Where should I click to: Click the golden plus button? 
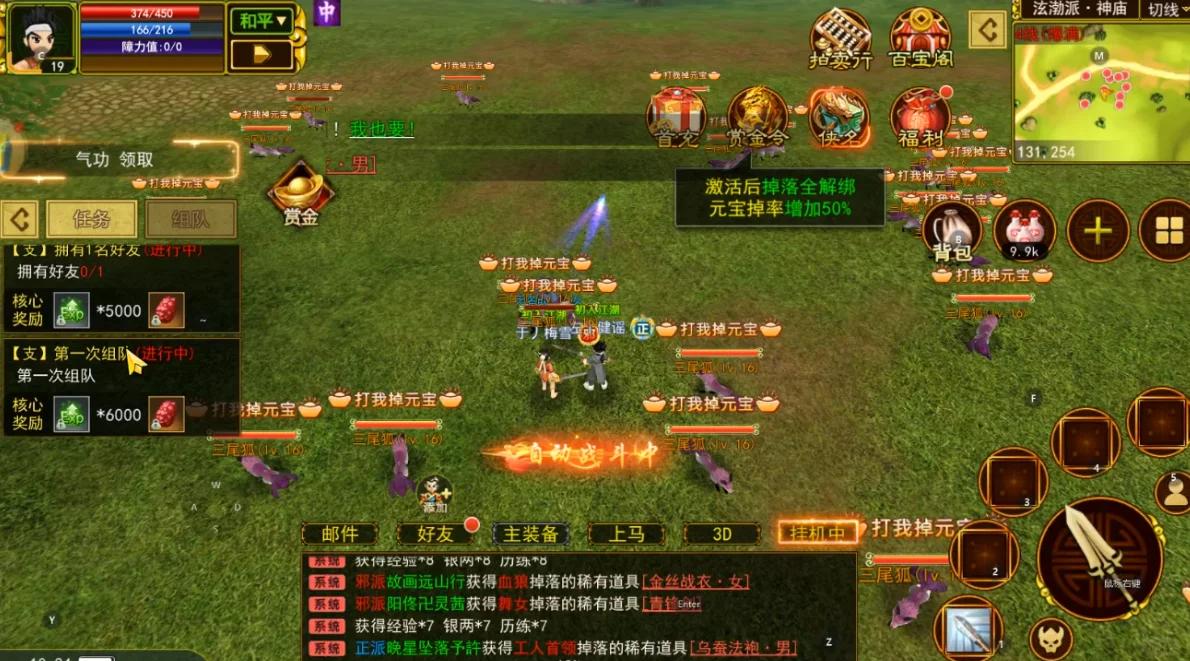1097,231
